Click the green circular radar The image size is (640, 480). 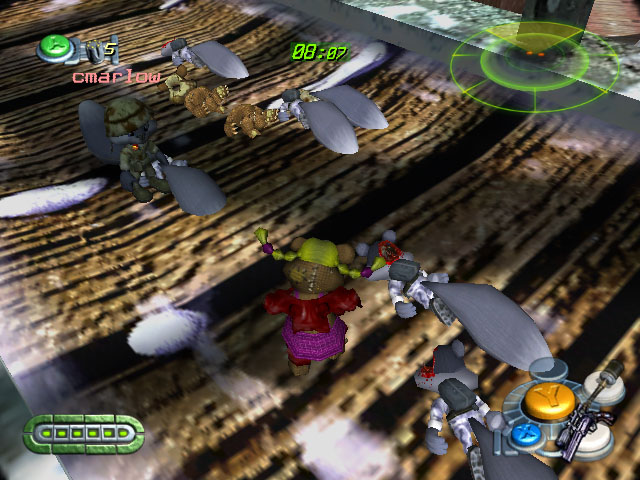coord(531,64)
